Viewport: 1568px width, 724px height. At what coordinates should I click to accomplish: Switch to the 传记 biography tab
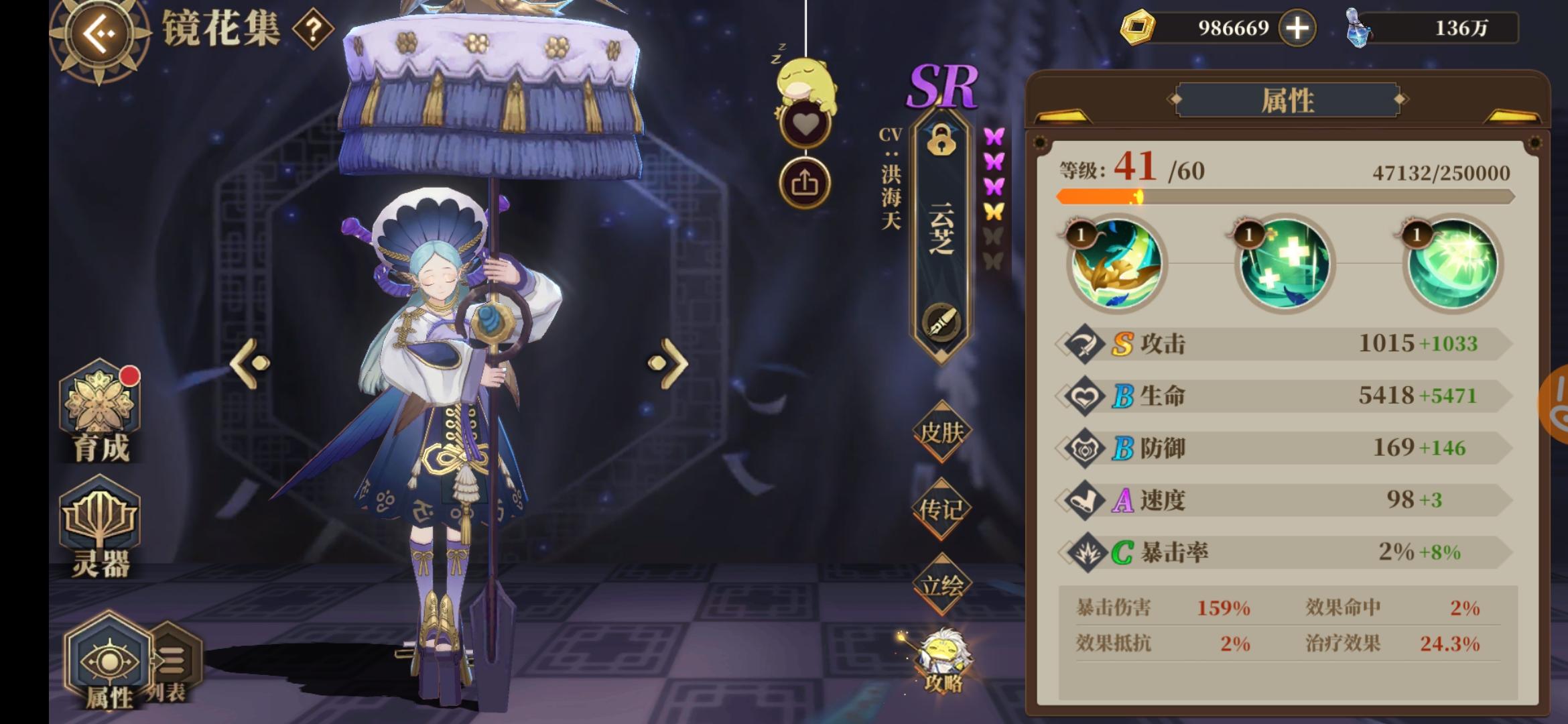942,509
